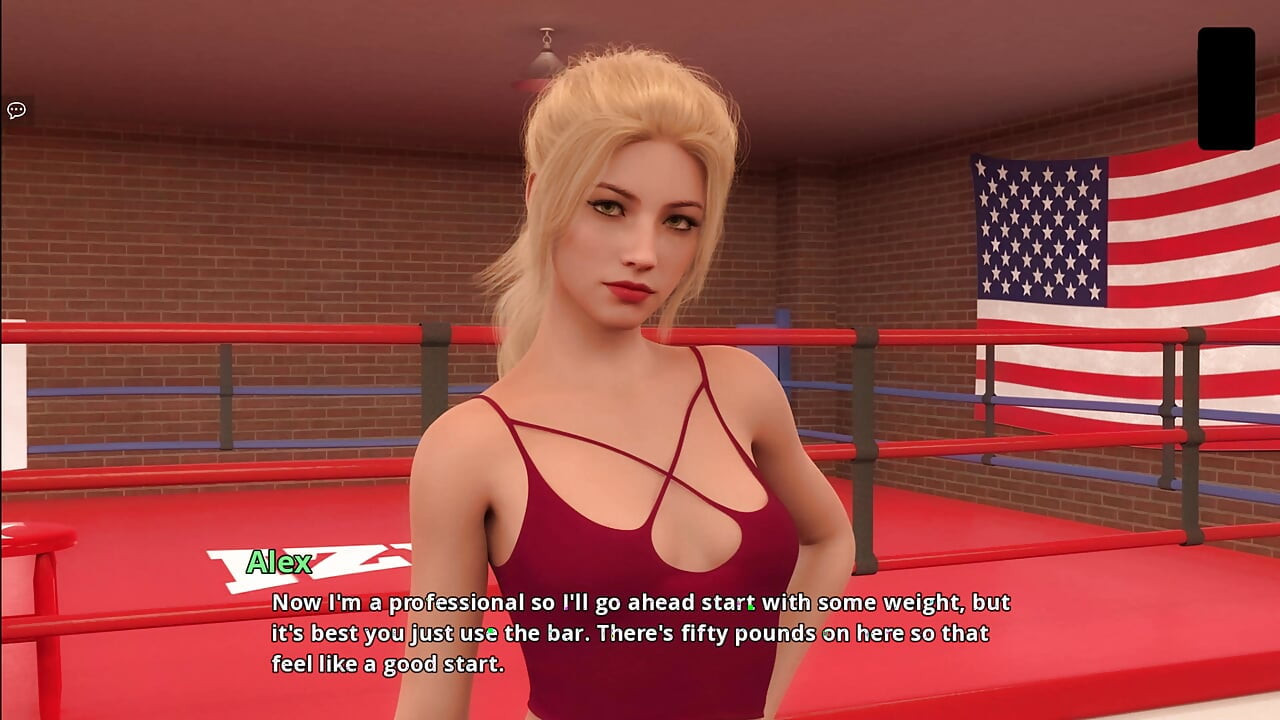
Task: Open the black phone in the corner
Action: pyautogui.click(x=1226, y=88)
